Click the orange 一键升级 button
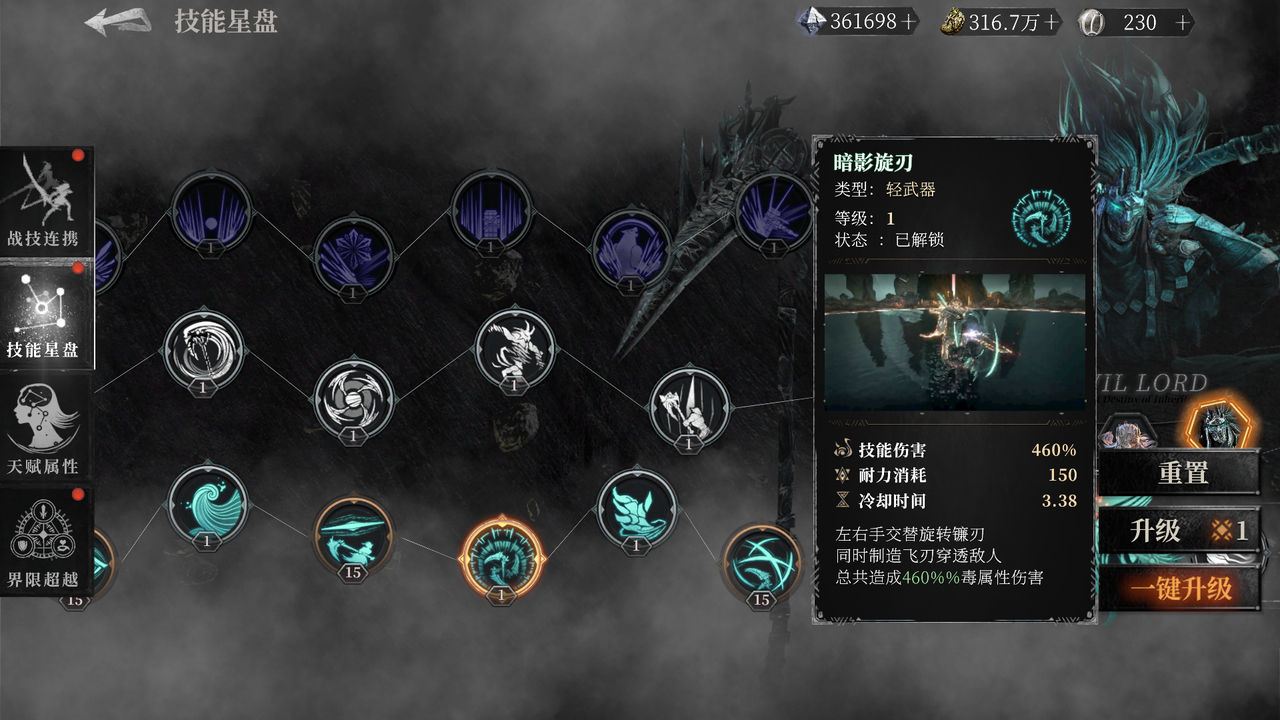1280x720 pixels. click(1184, 588)
